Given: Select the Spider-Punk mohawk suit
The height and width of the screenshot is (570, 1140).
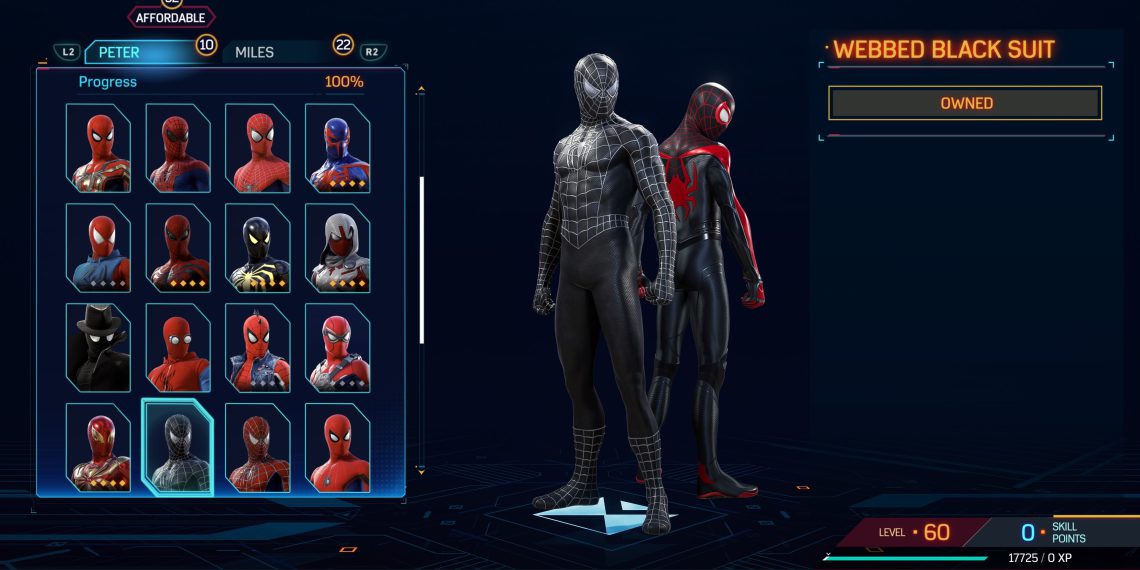Looking at the screenshot, I should click(x=257, y=348).
